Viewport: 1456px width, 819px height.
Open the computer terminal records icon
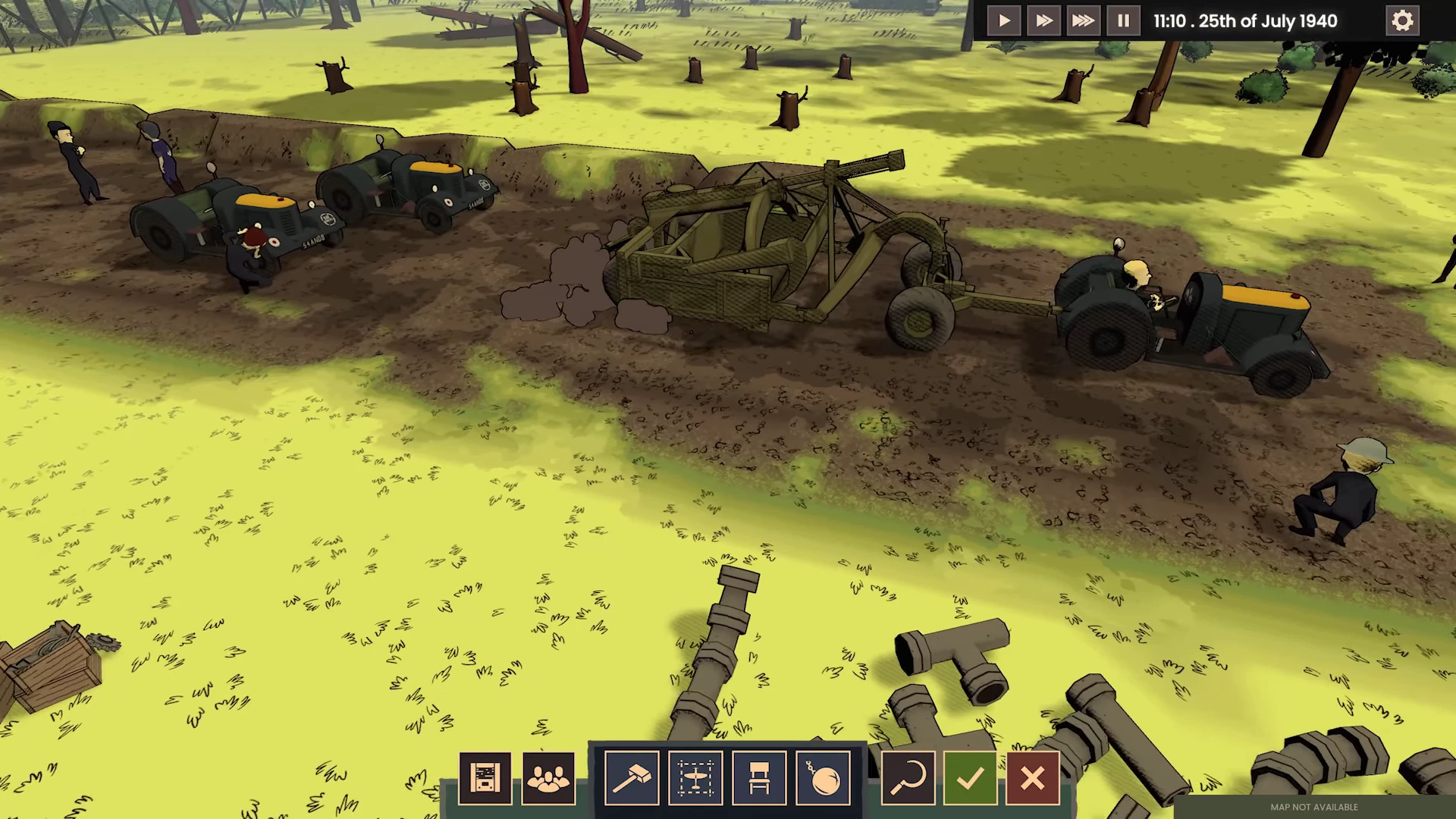tap(485, 778)
